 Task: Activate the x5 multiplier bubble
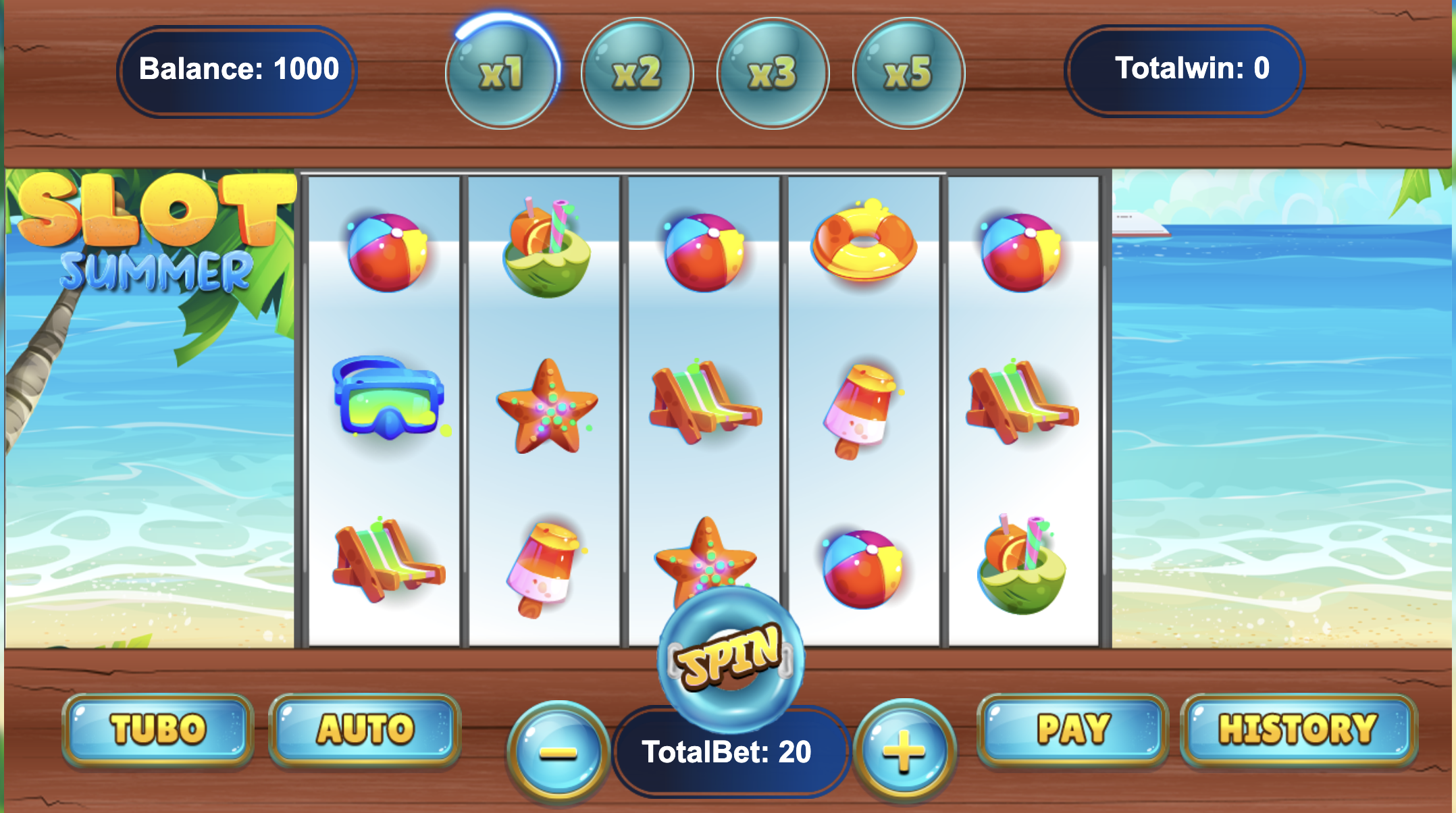(908, 73)
